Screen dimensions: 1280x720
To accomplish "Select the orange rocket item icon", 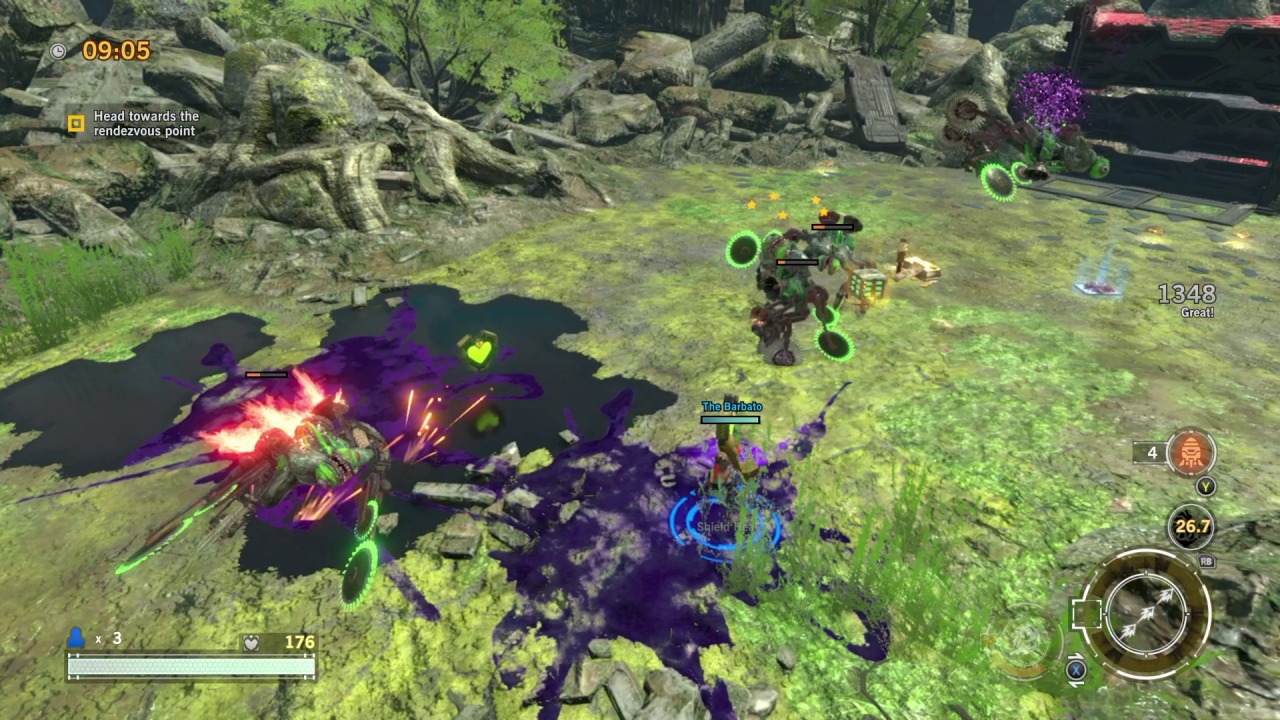I will pyautogui.click(x=1190, y=453).
